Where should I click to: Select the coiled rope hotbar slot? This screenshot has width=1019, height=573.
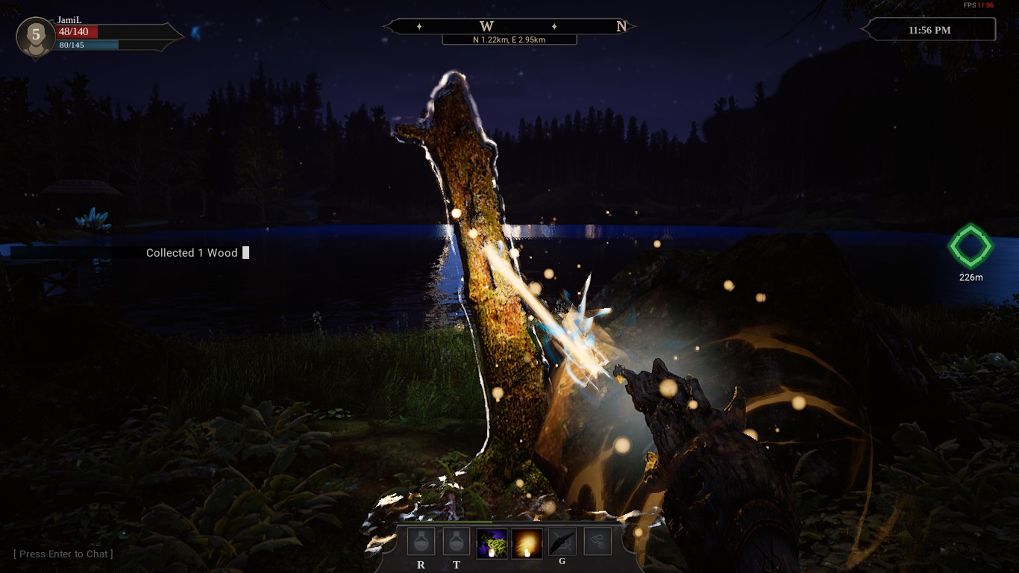point(597,542)
